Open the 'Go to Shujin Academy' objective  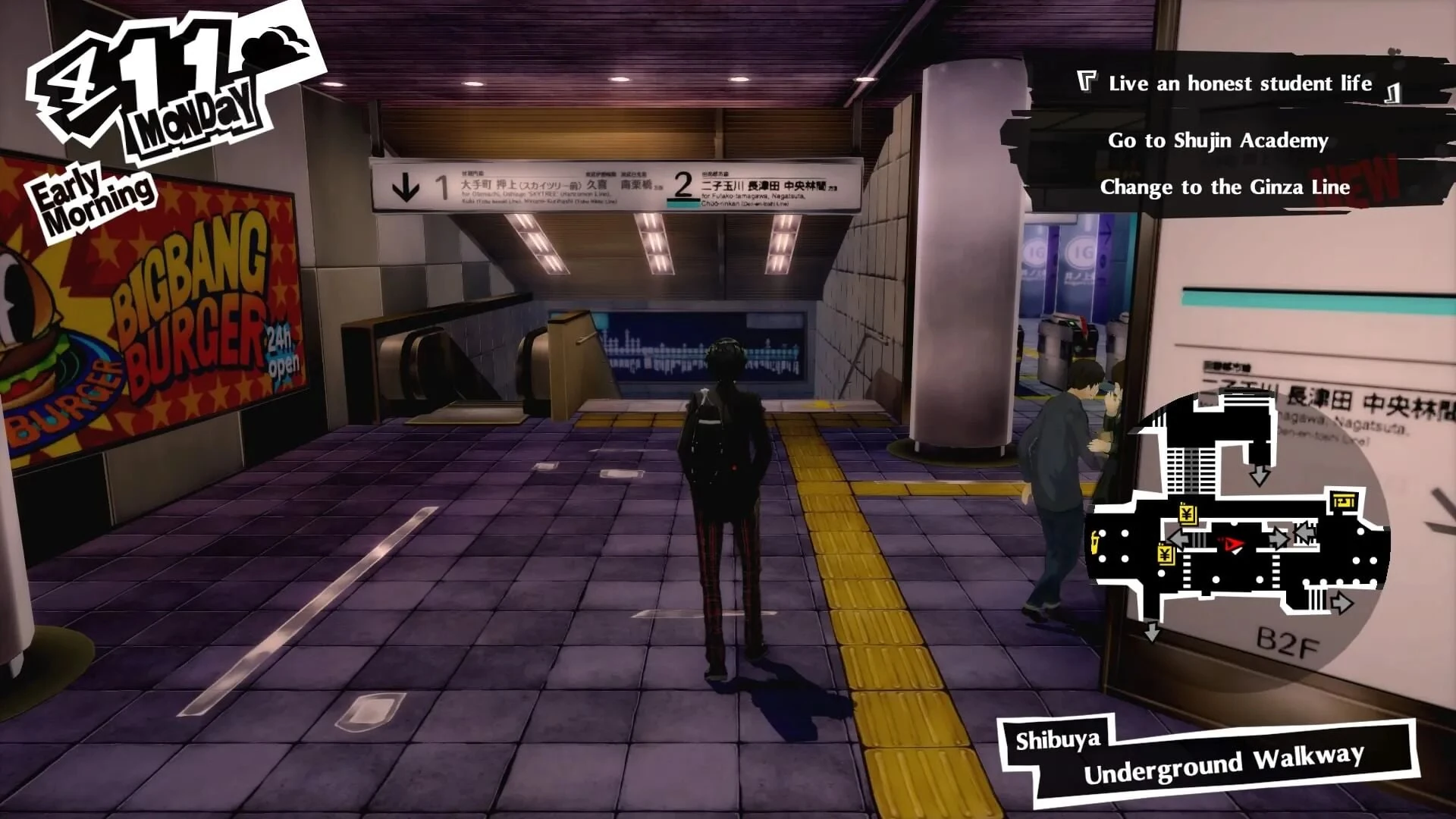point(1218,140)
